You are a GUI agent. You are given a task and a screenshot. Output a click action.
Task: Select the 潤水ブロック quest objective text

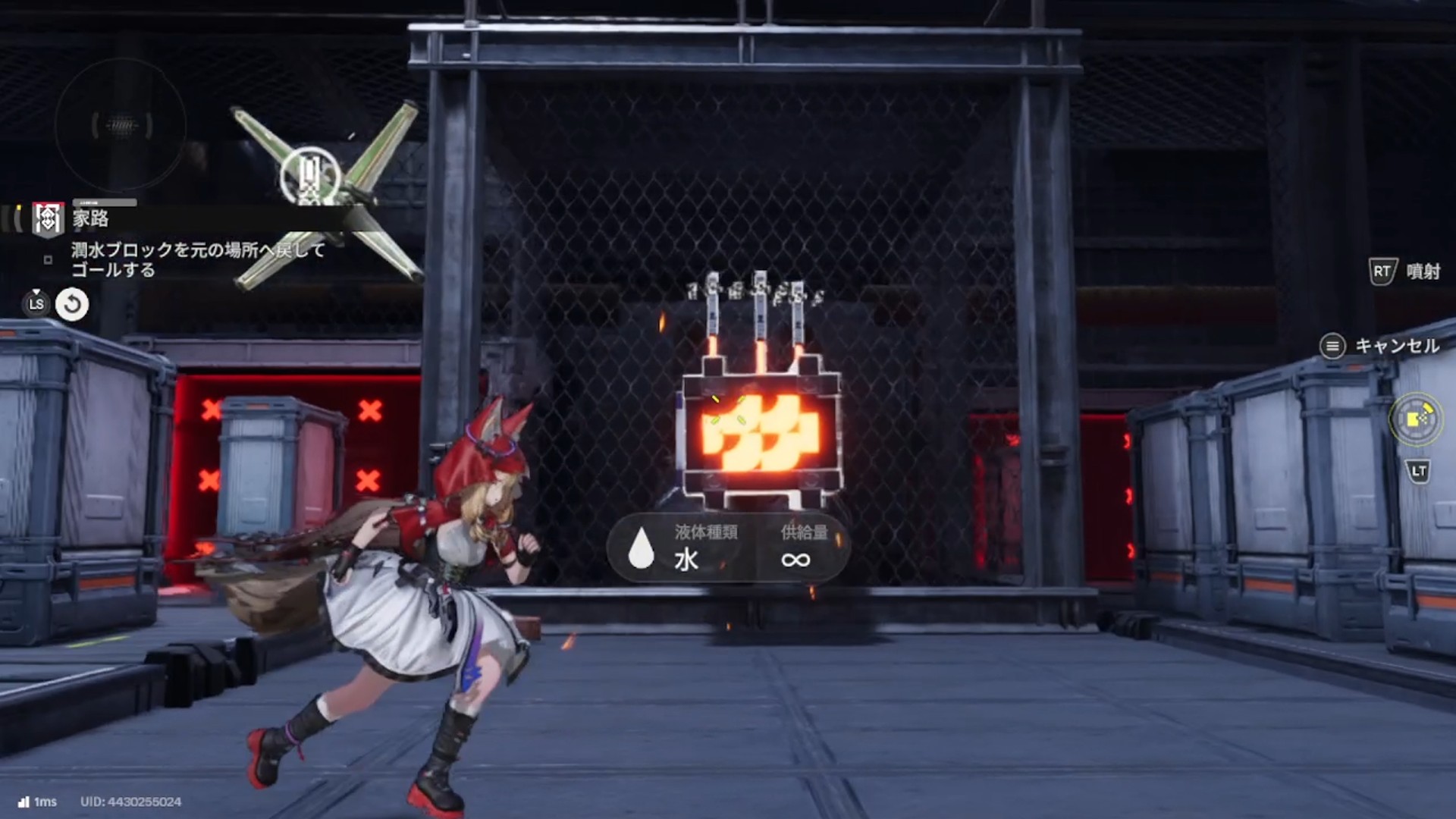198,259
